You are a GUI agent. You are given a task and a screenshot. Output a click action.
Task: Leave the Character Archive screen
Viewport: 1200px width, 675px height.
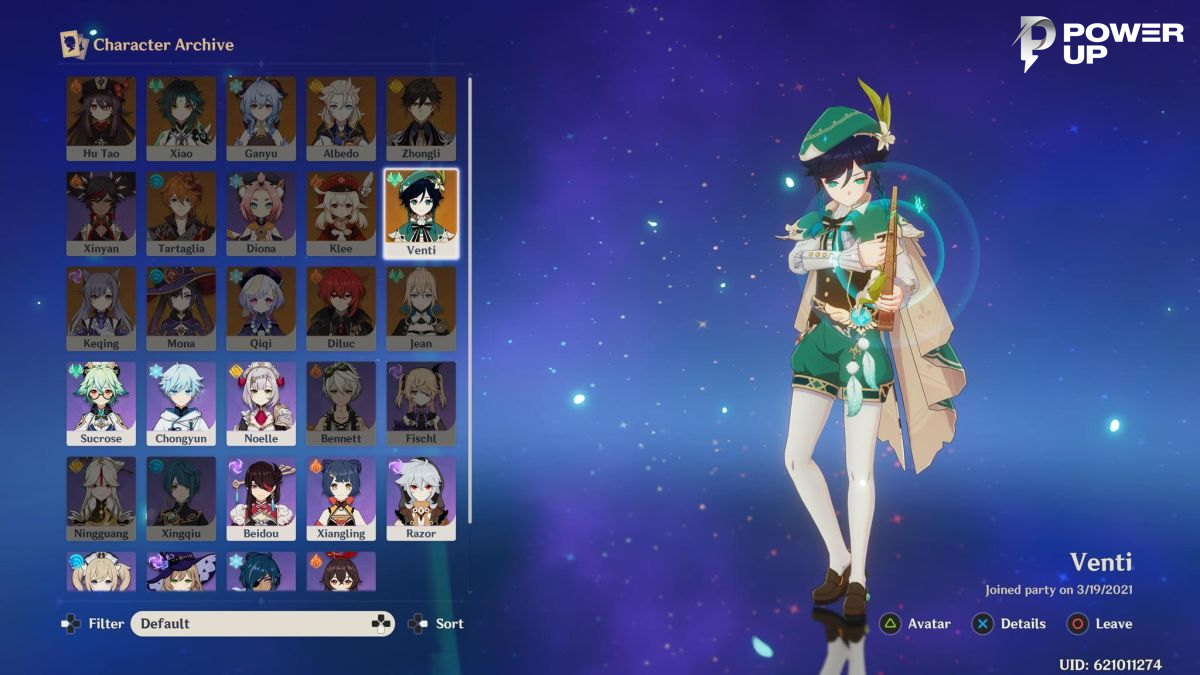pos(1100,624)
